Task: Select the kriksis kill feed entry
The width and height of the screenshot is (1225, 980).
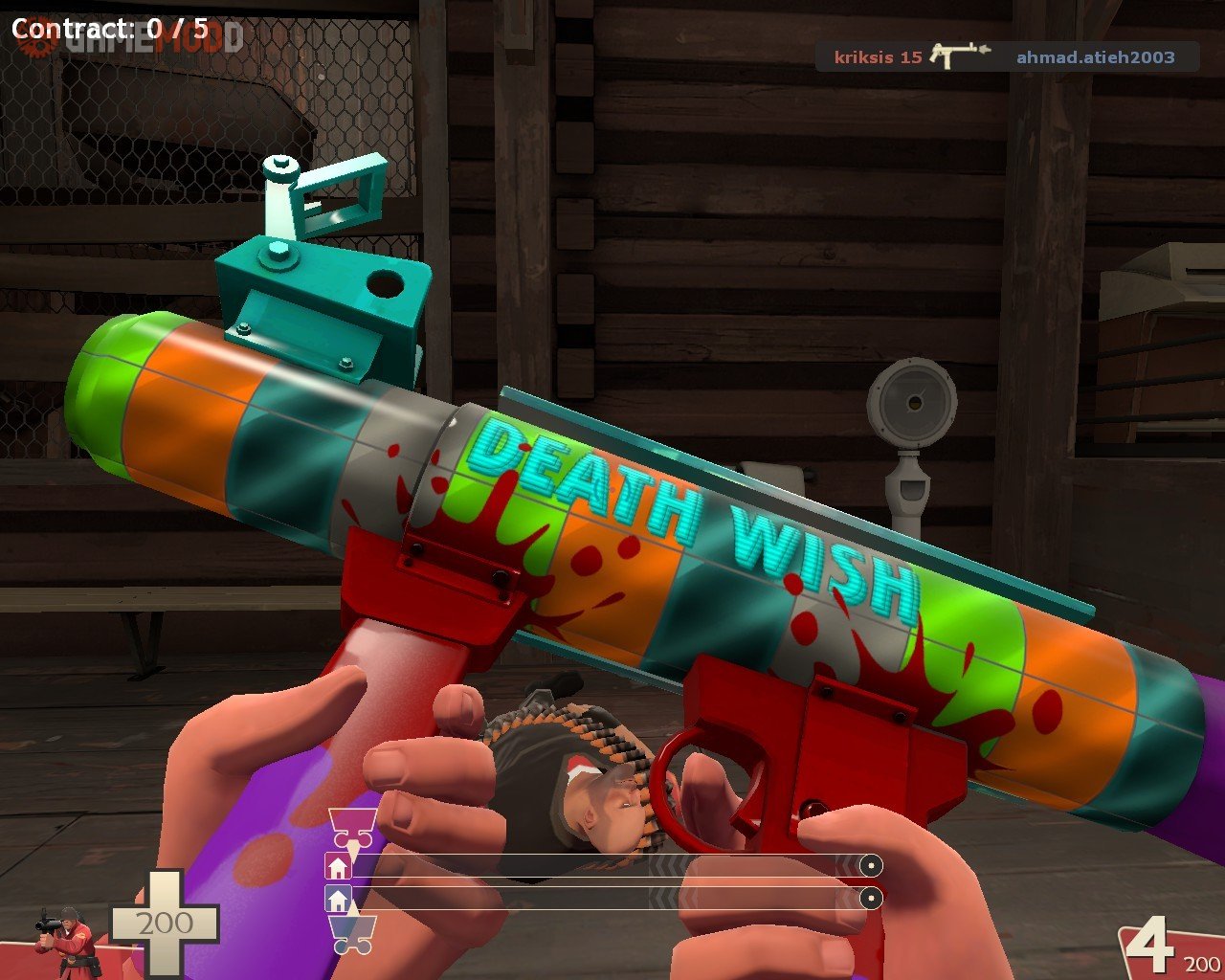Action: pyautogui.click(x=877, y=56)
